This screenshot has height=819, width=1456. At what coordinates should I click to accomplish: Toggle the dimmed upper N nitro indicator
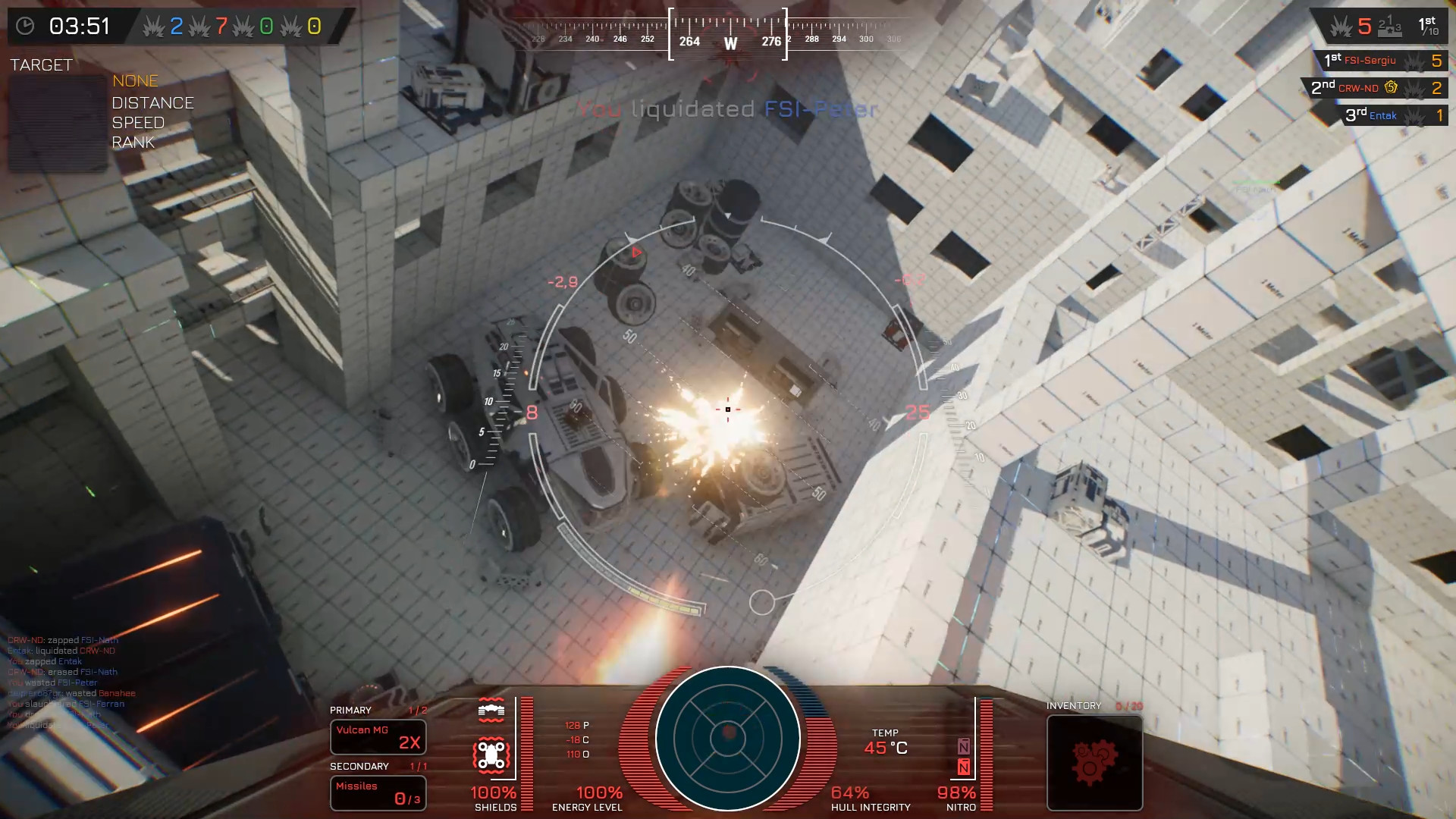click(964, 747)
